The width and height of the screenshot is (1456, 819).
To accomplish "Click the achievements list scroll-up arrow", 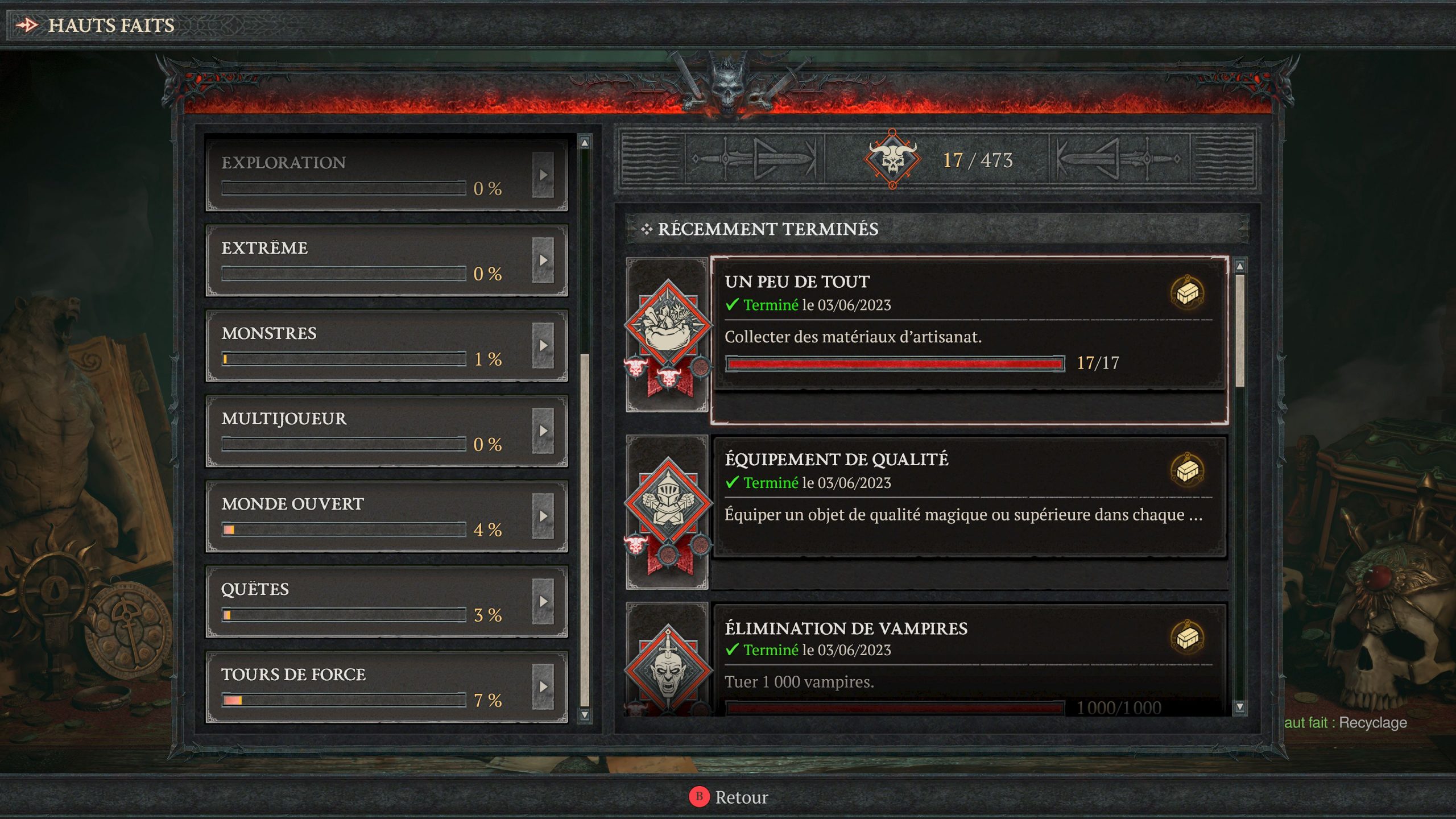I will pyautogui.click(x=1240, y=266).
